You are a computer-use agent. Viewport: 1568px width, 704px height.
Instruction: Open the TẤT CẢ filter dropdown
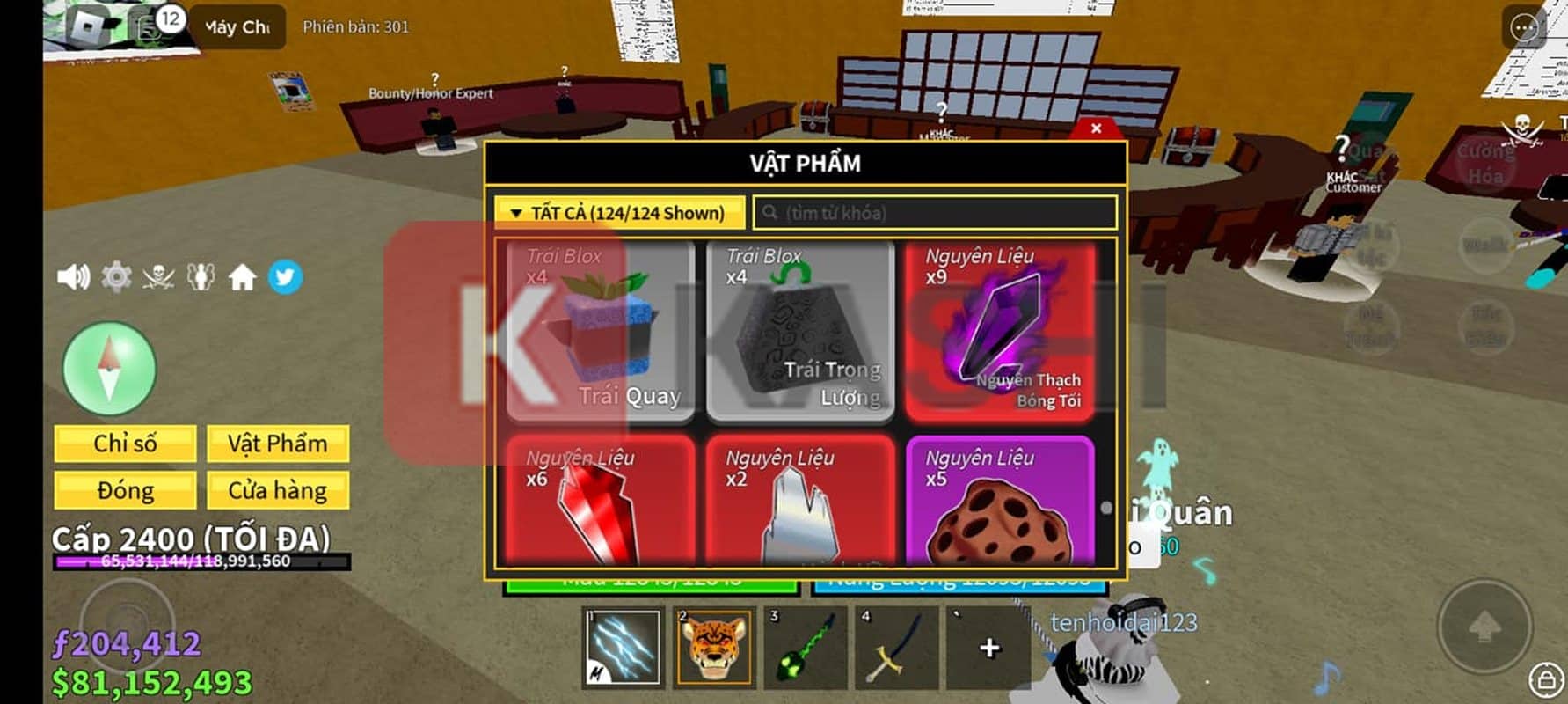tap(619, 213)
